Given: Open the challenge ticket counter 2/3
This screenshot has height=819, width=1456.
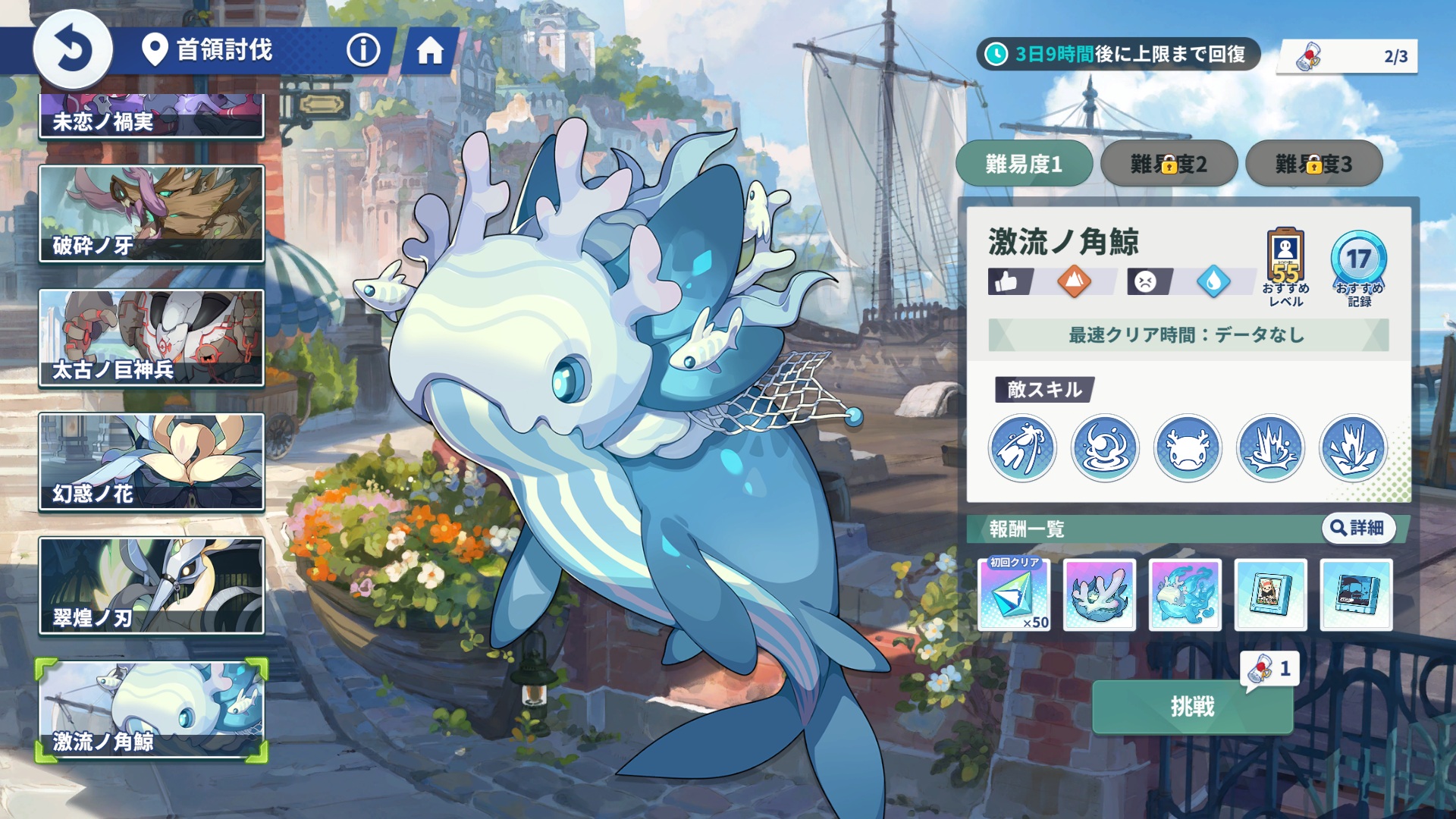Looking at the screenshot, I should (x=1348, y=56).
